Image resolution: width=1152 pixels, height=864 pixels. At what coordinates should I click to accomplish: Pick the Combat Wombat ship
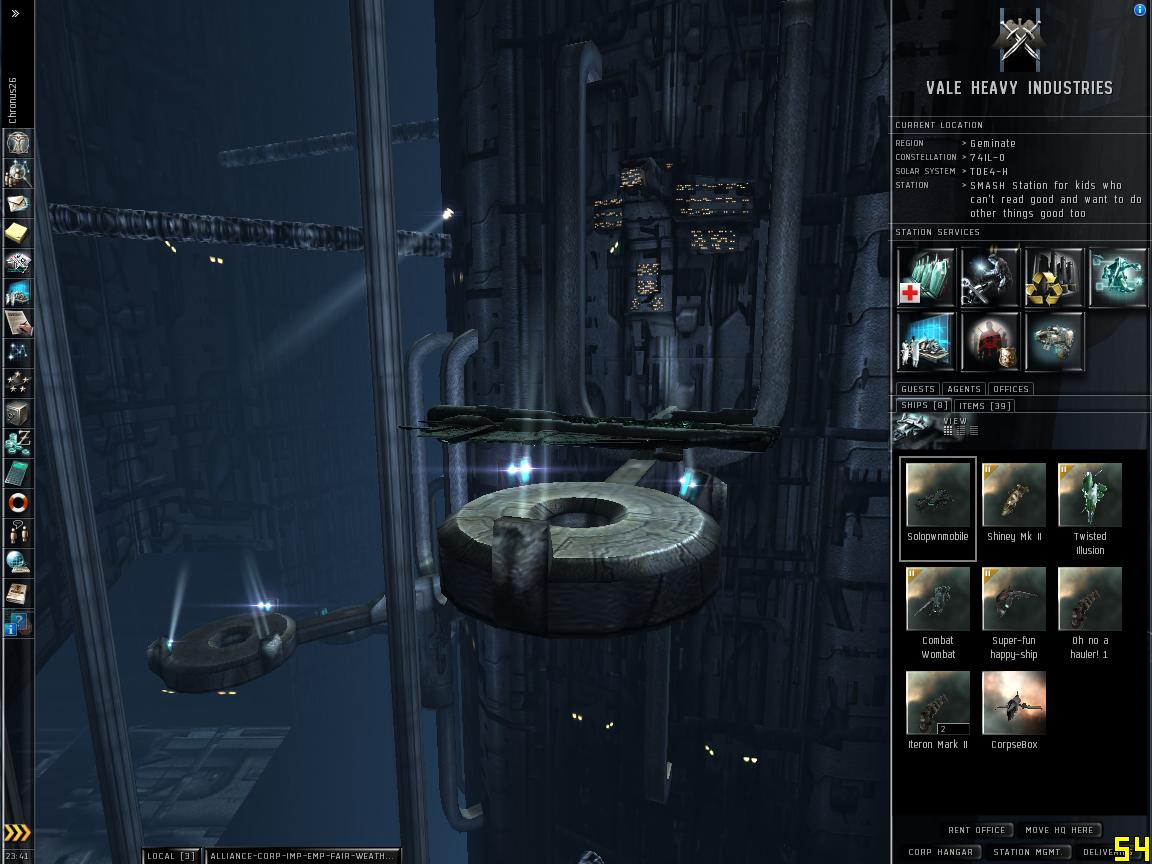(x=938, y=601)
